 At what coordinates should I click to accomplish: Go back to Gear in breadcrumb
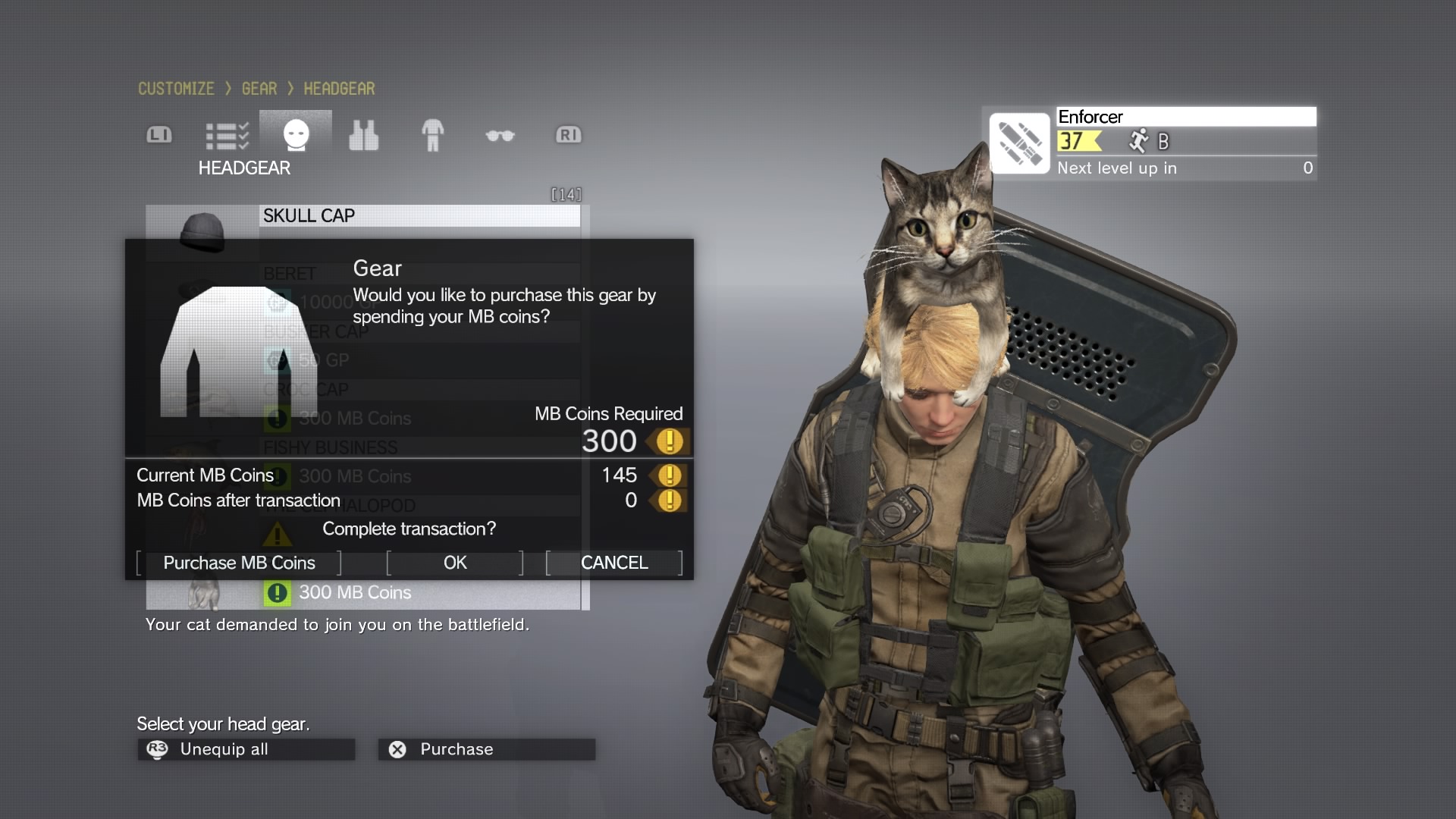259,89
